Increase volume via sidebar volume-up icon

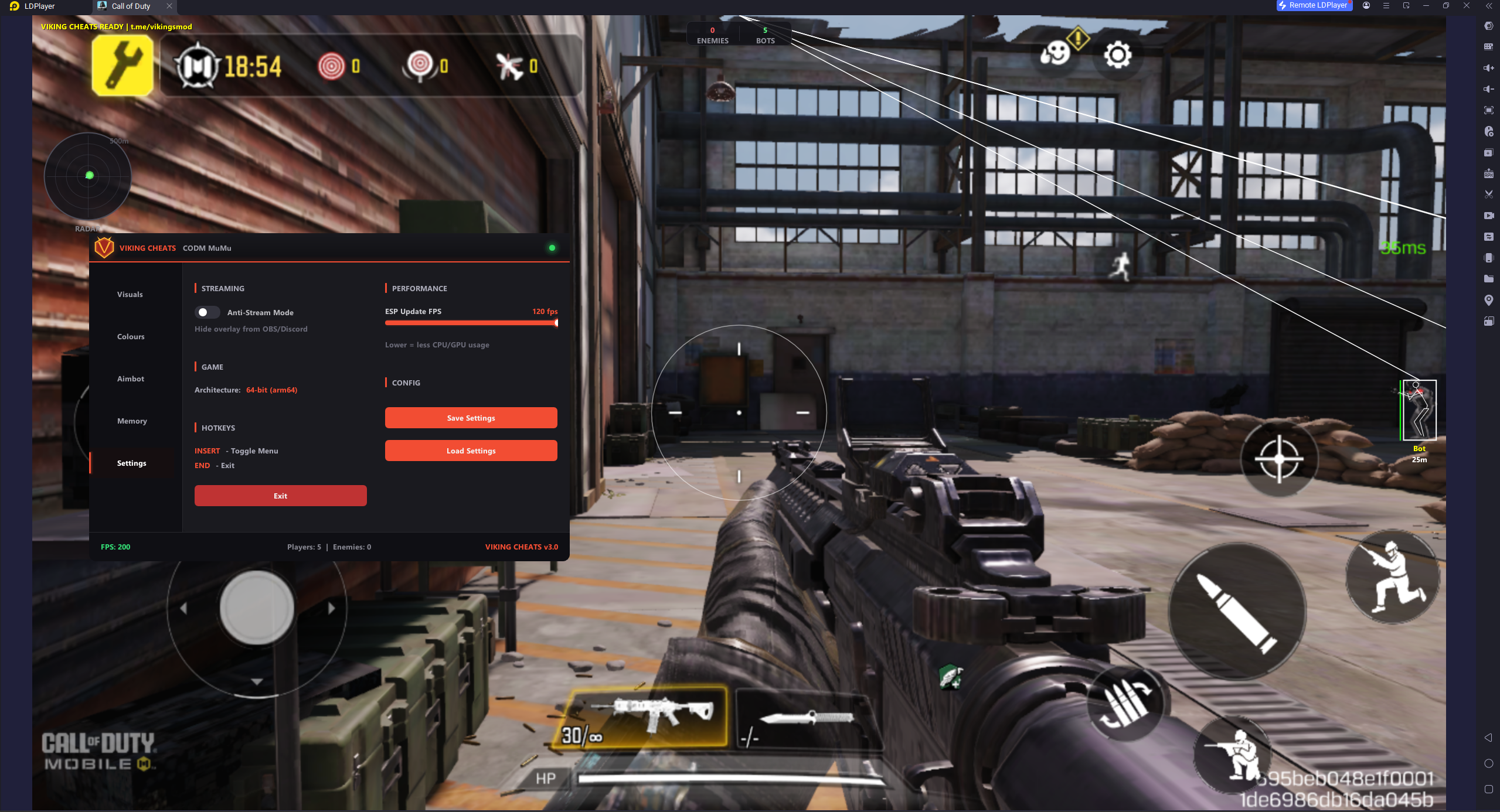point(1489,67)
